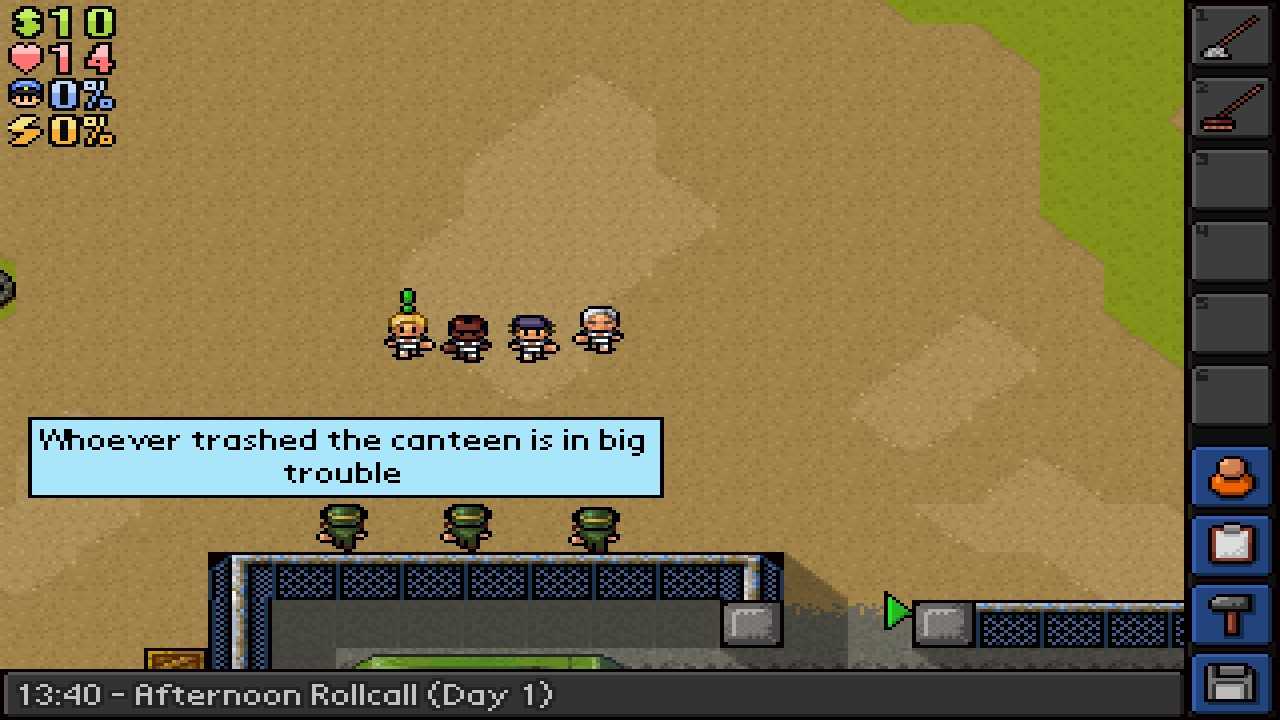This screenshot has height=720, width=1280.
Task: Click empty inventory slot 3
Action: coord(1231,179)
